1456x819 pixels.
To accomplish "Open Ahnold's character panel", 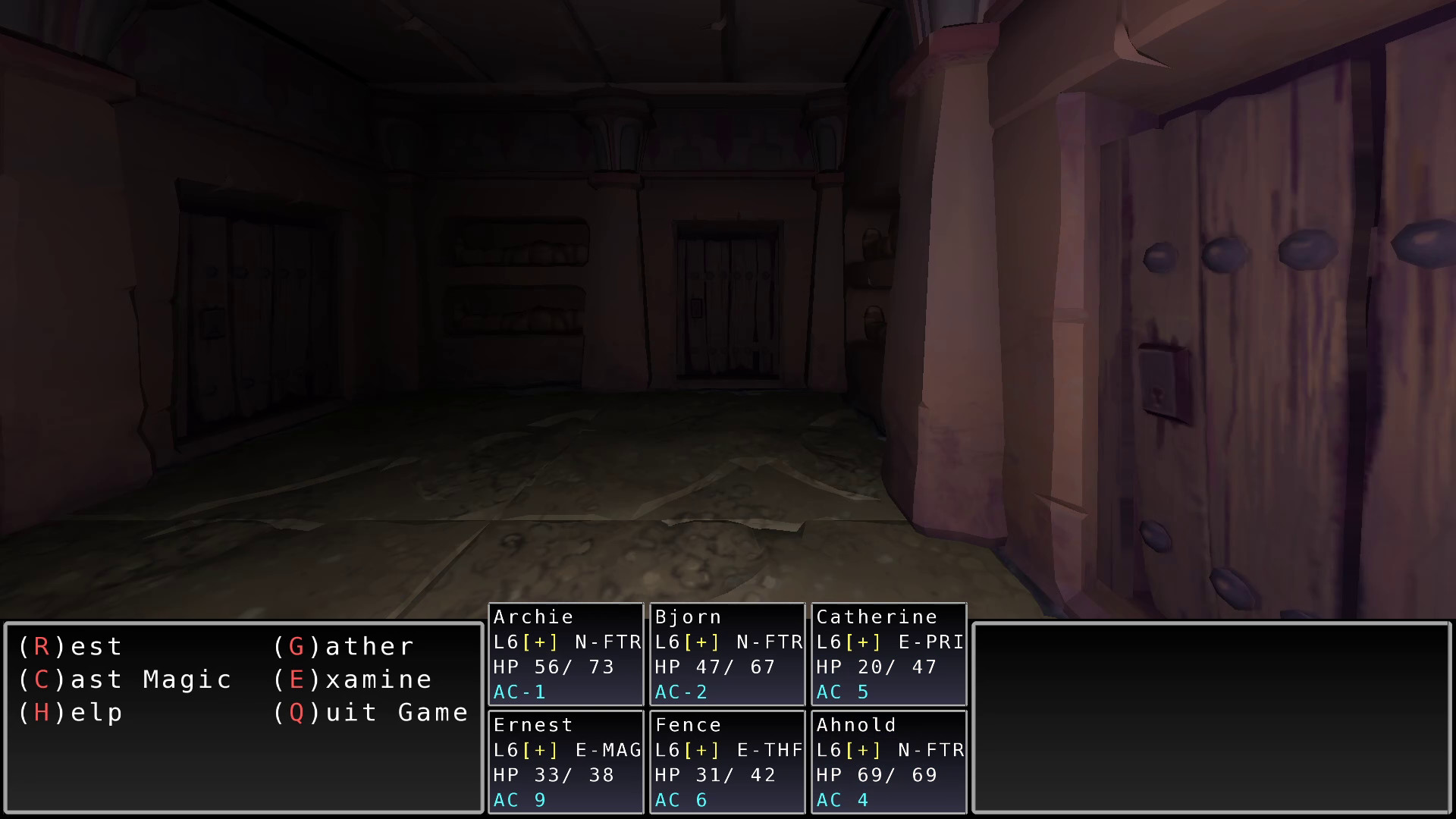I will tap(887, 761).
